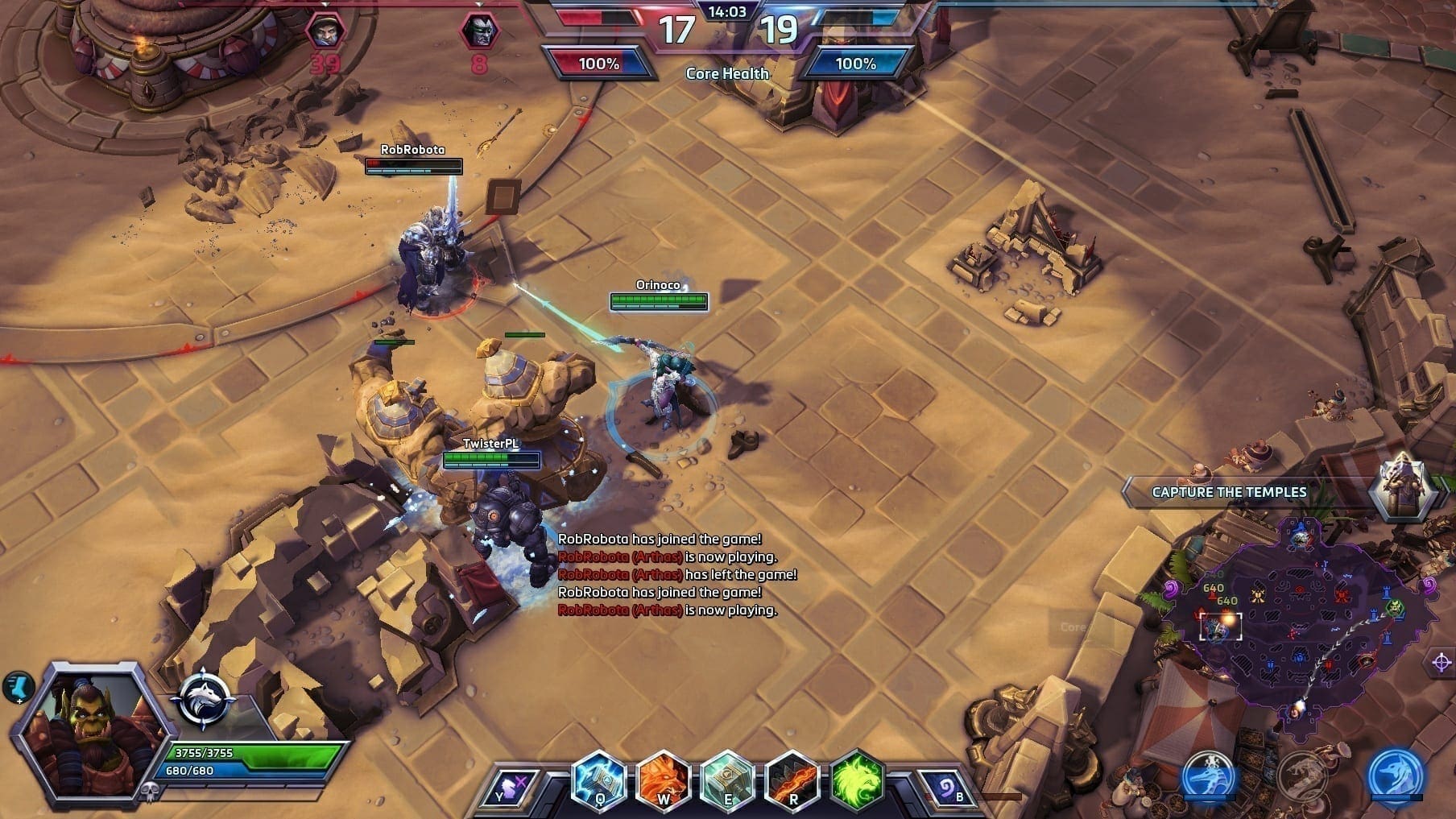Select the faded snake temple status icon

click(1302, 776)
